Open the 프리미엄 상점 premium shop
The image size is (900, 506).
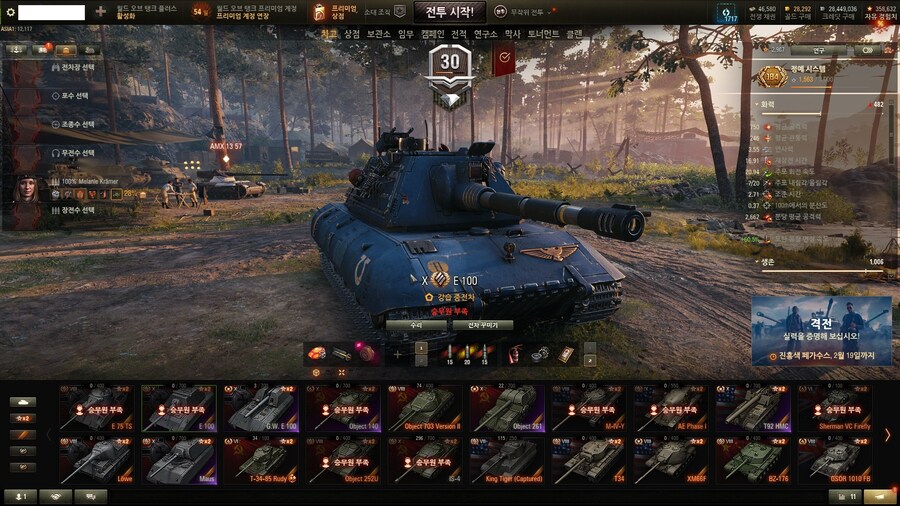(x=331, y=12)
